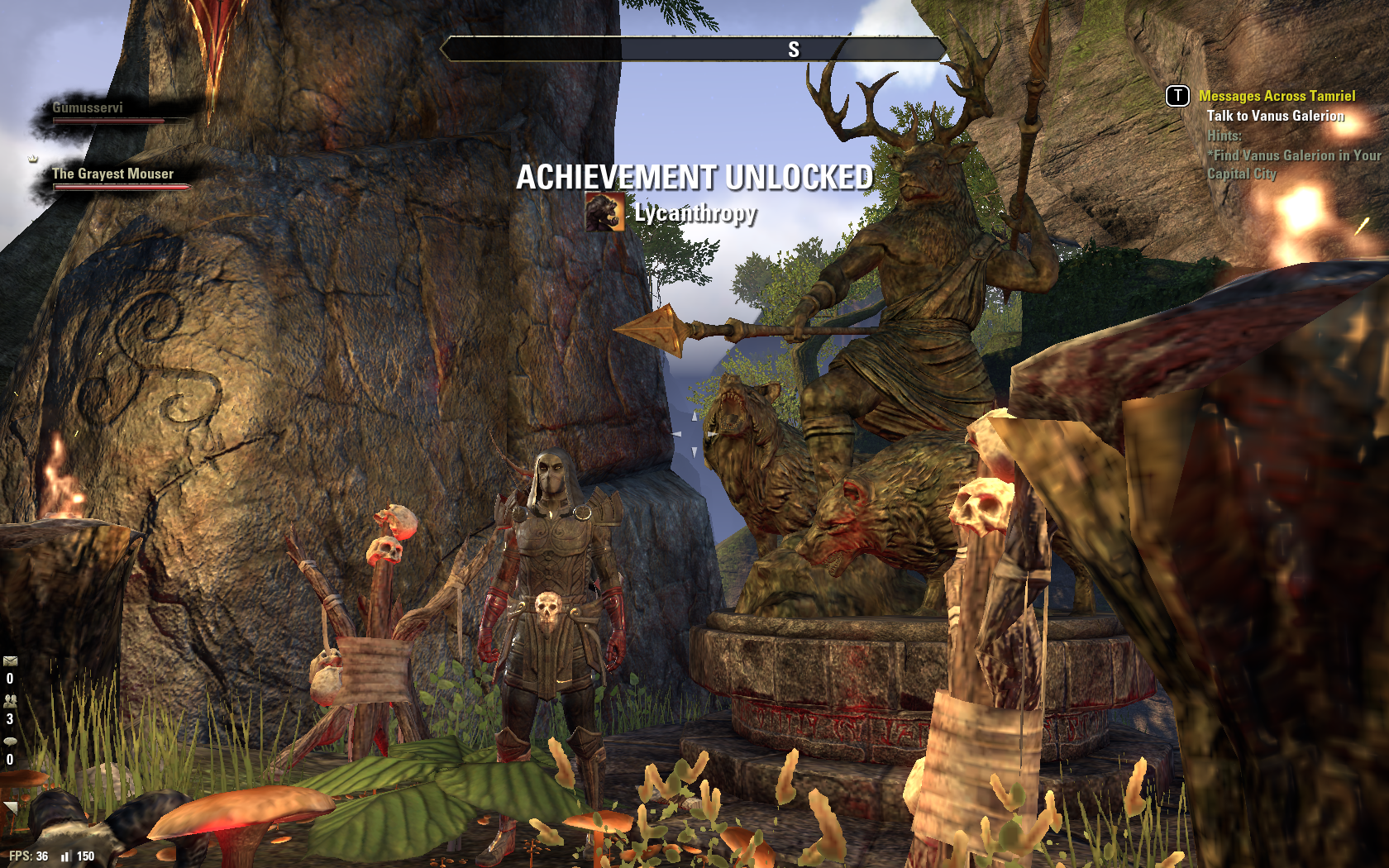Expand the chat window arrow
1389x868 pixels.
(x=9, y=808)
